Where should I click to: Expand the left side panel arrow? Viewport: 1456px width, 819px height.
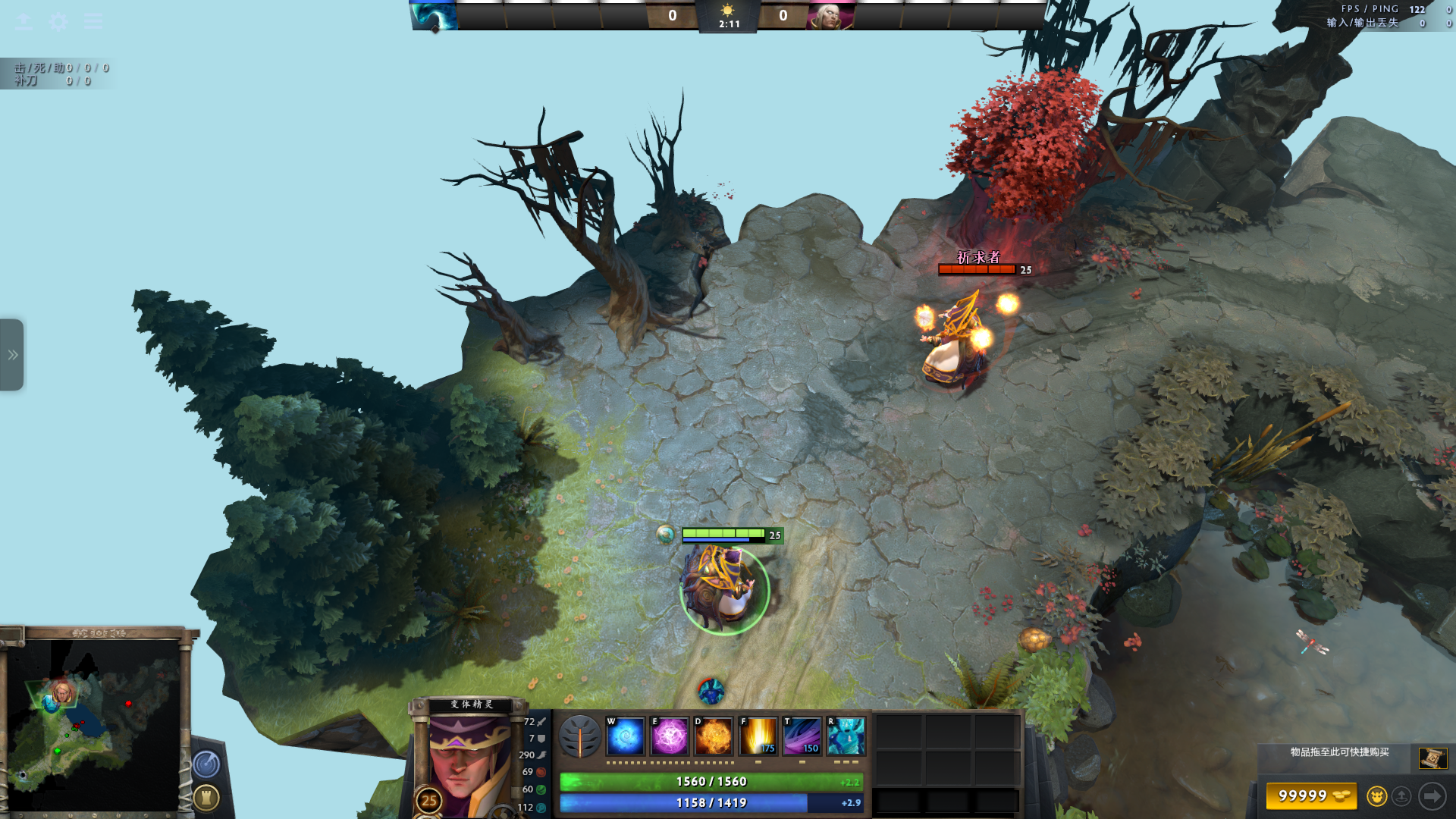pyautogui.click(x=12, y=355)
